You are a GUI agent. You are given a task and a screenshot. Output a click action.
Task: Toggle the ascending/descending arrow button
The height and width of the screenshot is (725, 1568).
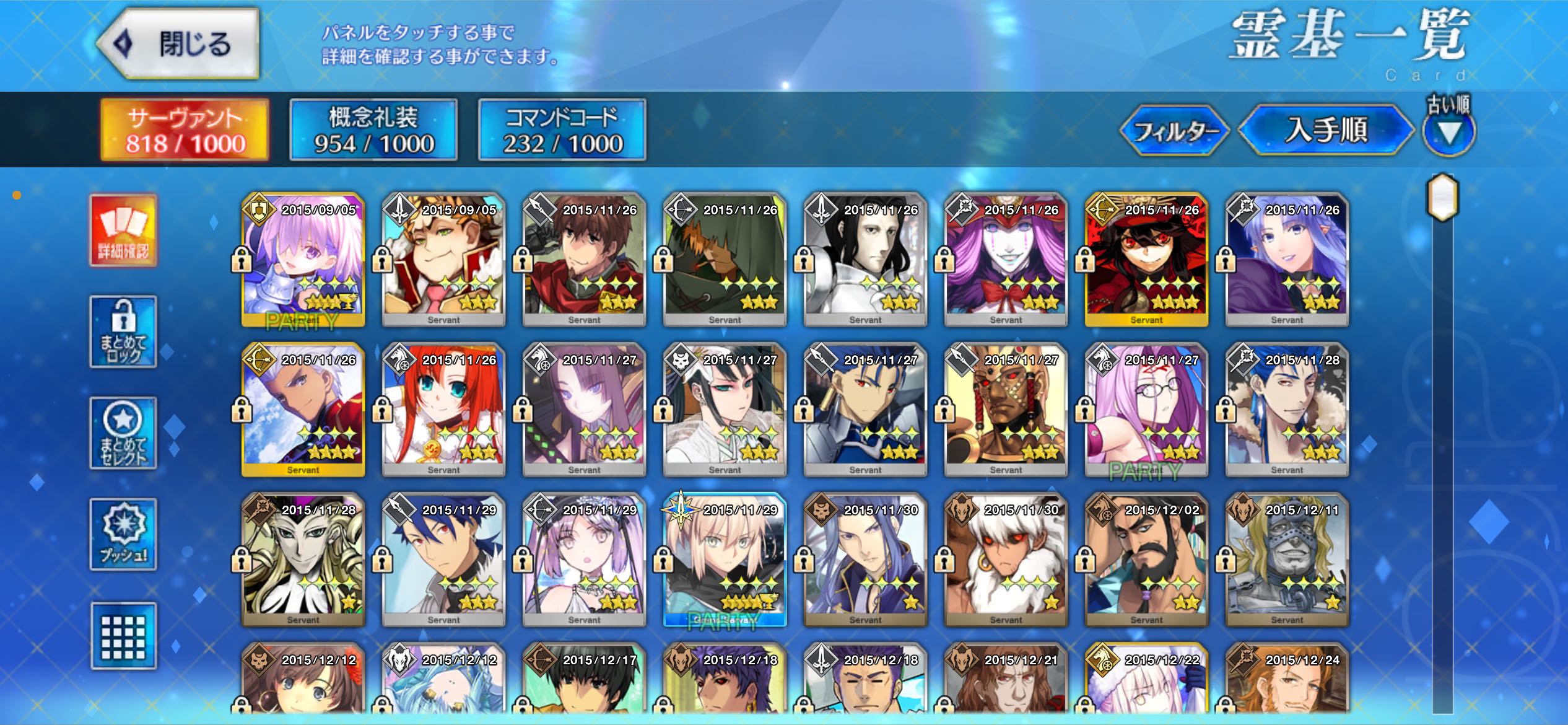(1448, 132)
